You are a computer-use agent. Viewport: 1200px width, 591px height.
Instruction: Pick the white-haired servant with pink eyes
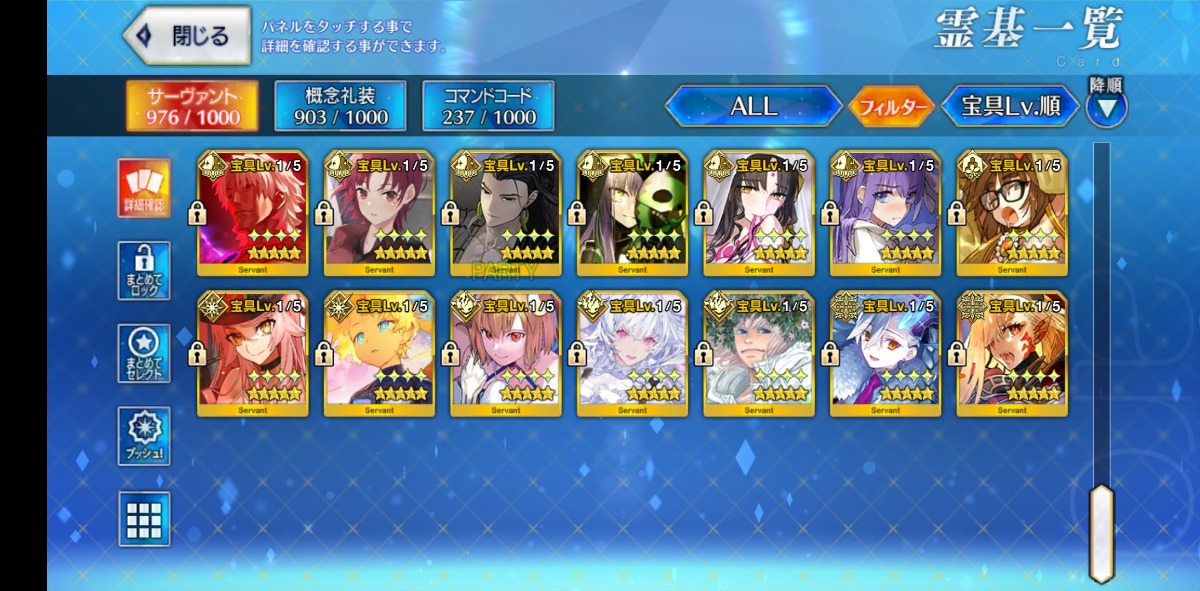tap(632, 354)
